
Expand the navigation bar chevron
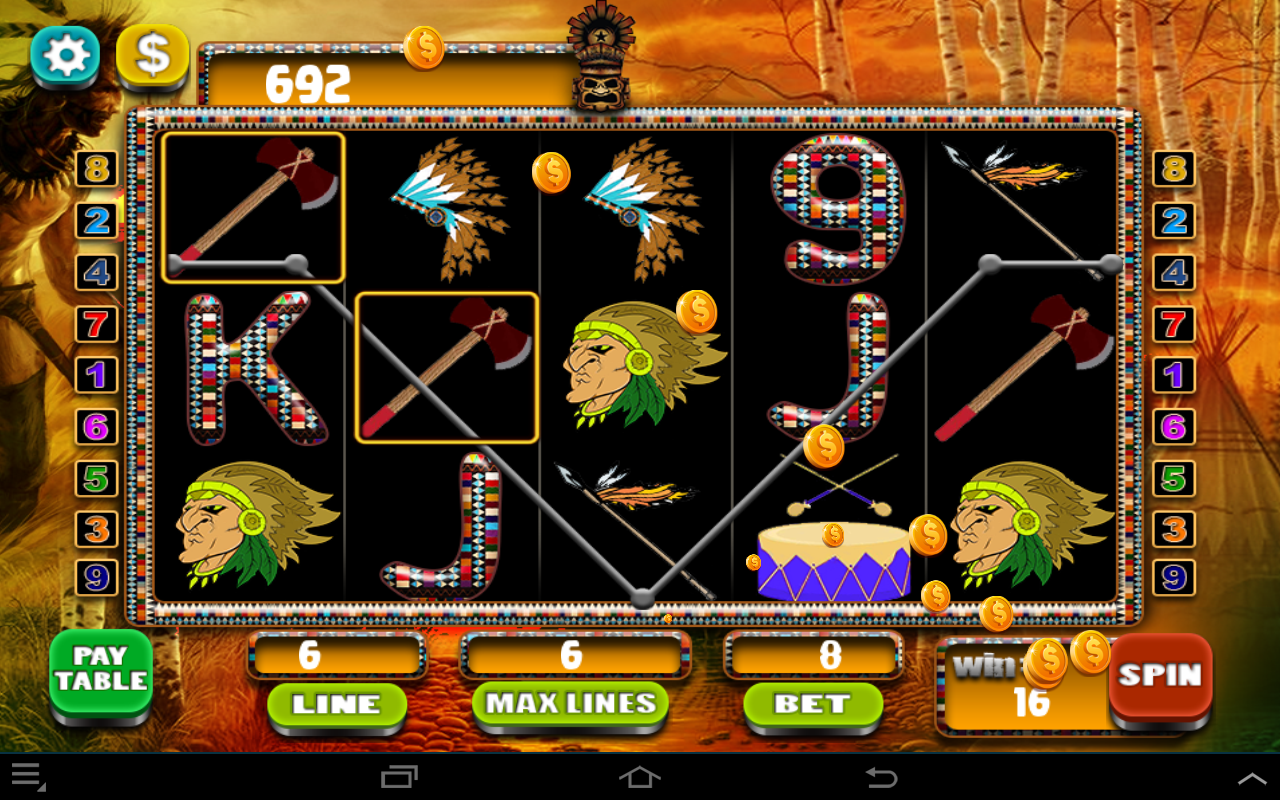point(1252,778)
